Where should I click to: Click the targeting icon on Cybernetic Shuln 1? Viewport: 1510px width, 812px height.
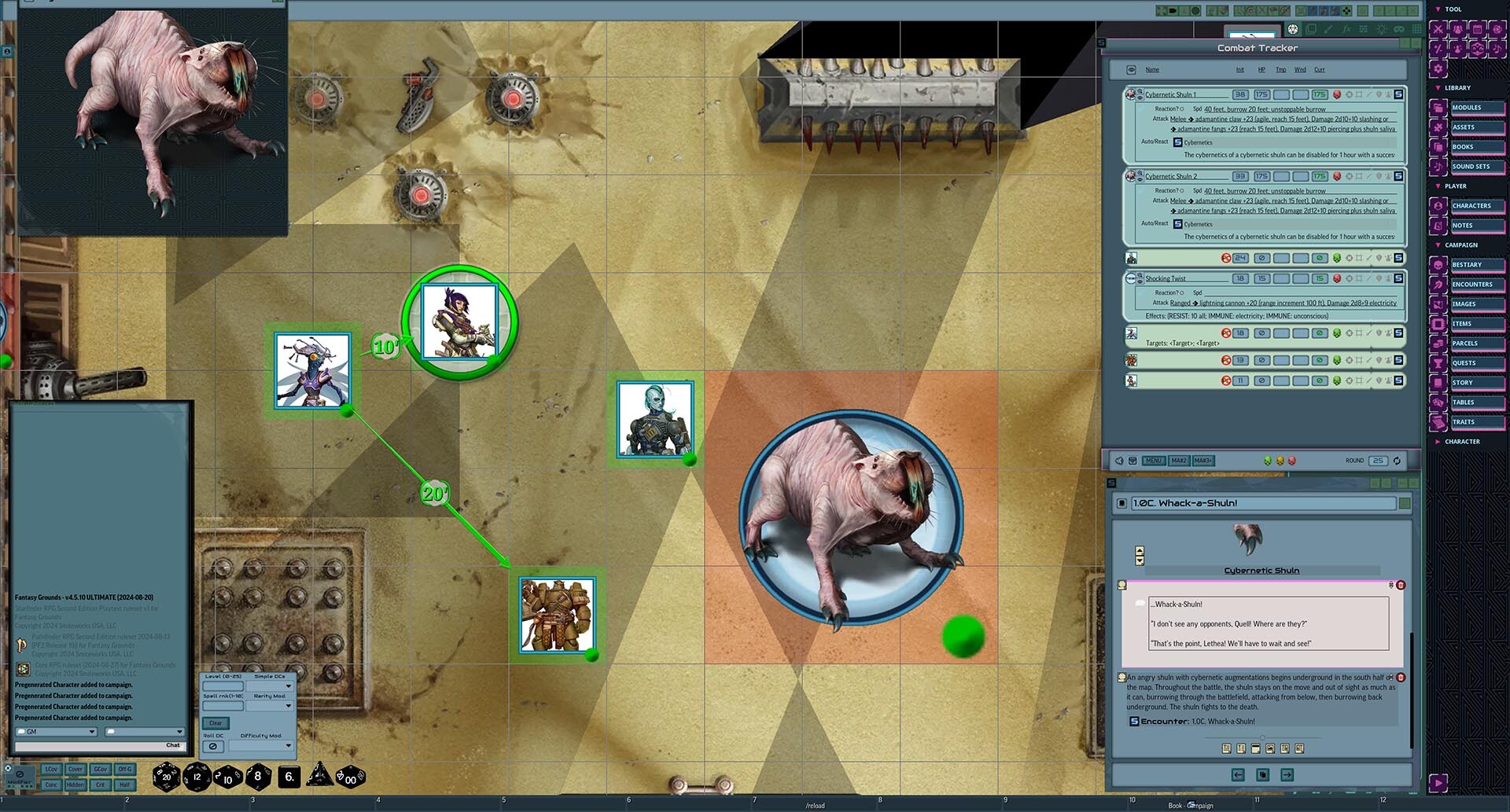point(1350,94)
